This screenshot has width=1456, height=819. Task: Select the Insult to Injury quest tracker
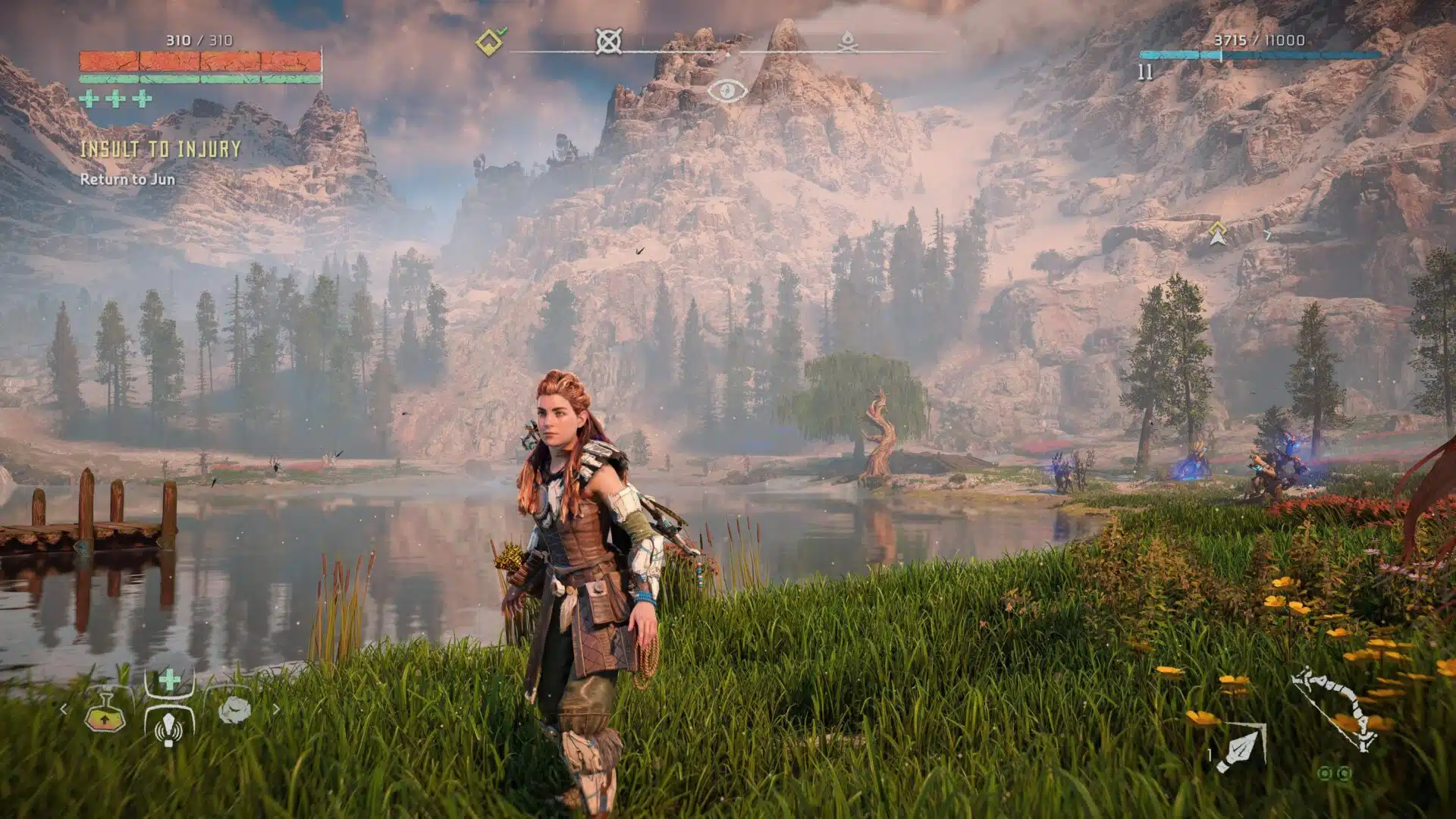tap(160, 149)
